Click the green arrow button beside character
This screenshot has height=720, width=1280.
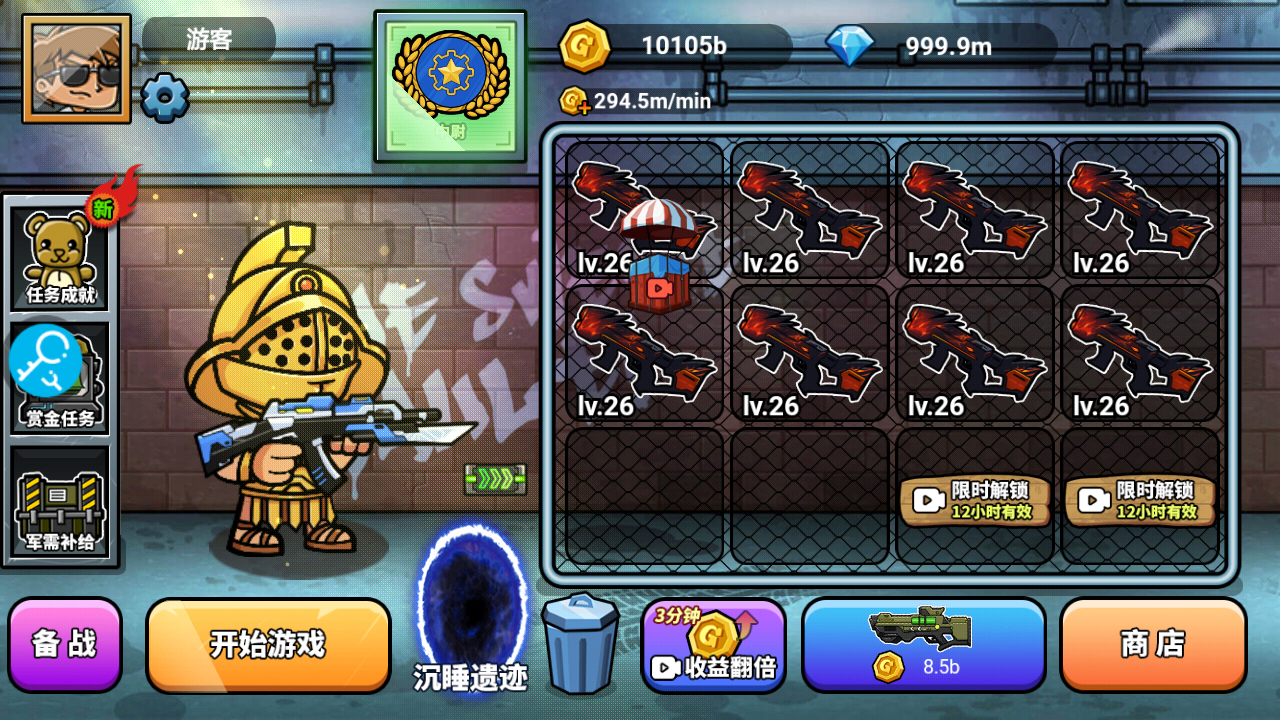click(x=495, y=479)
